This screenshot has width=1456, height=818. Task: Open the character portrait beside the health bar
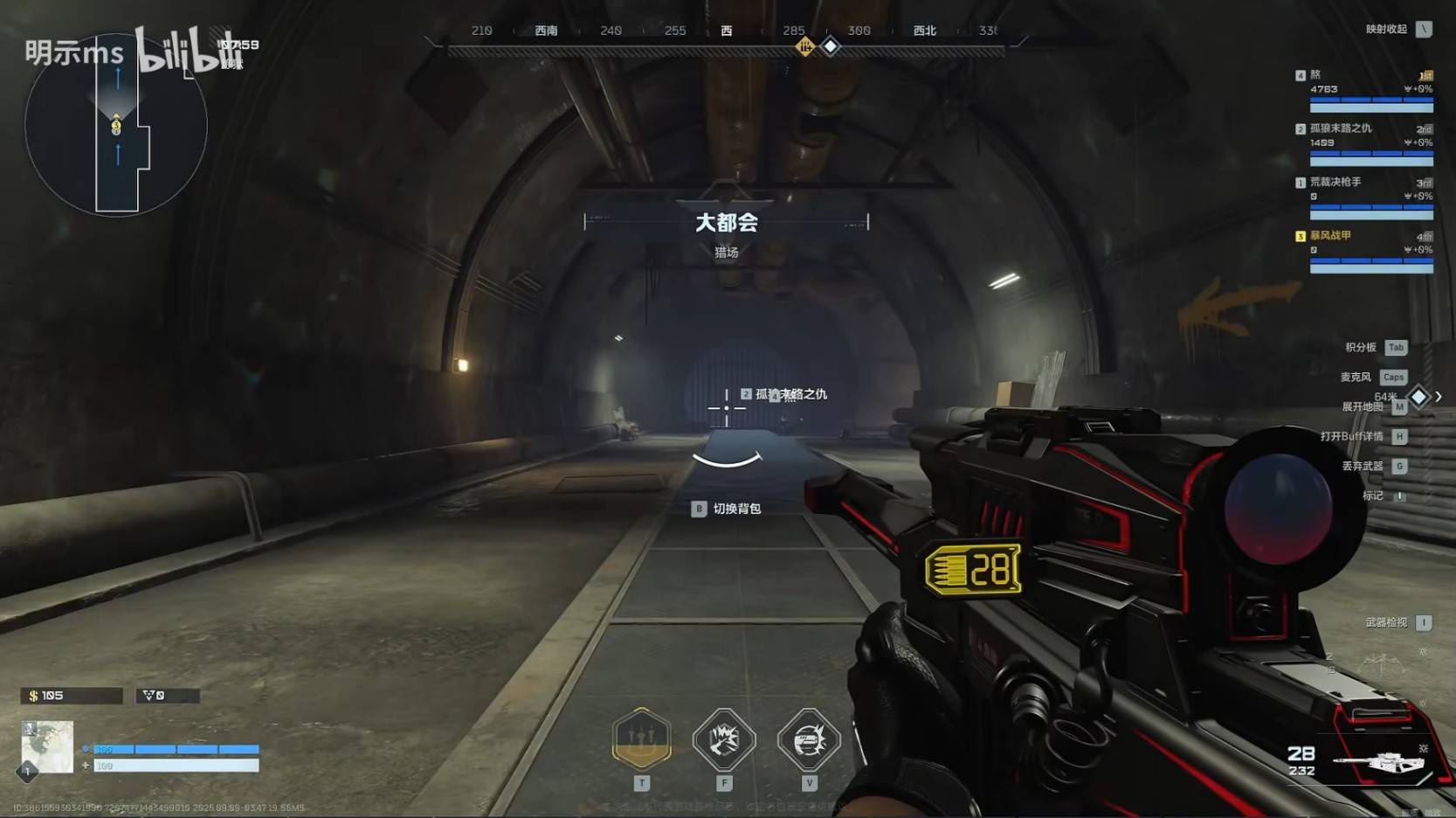(x=47, y=746)
